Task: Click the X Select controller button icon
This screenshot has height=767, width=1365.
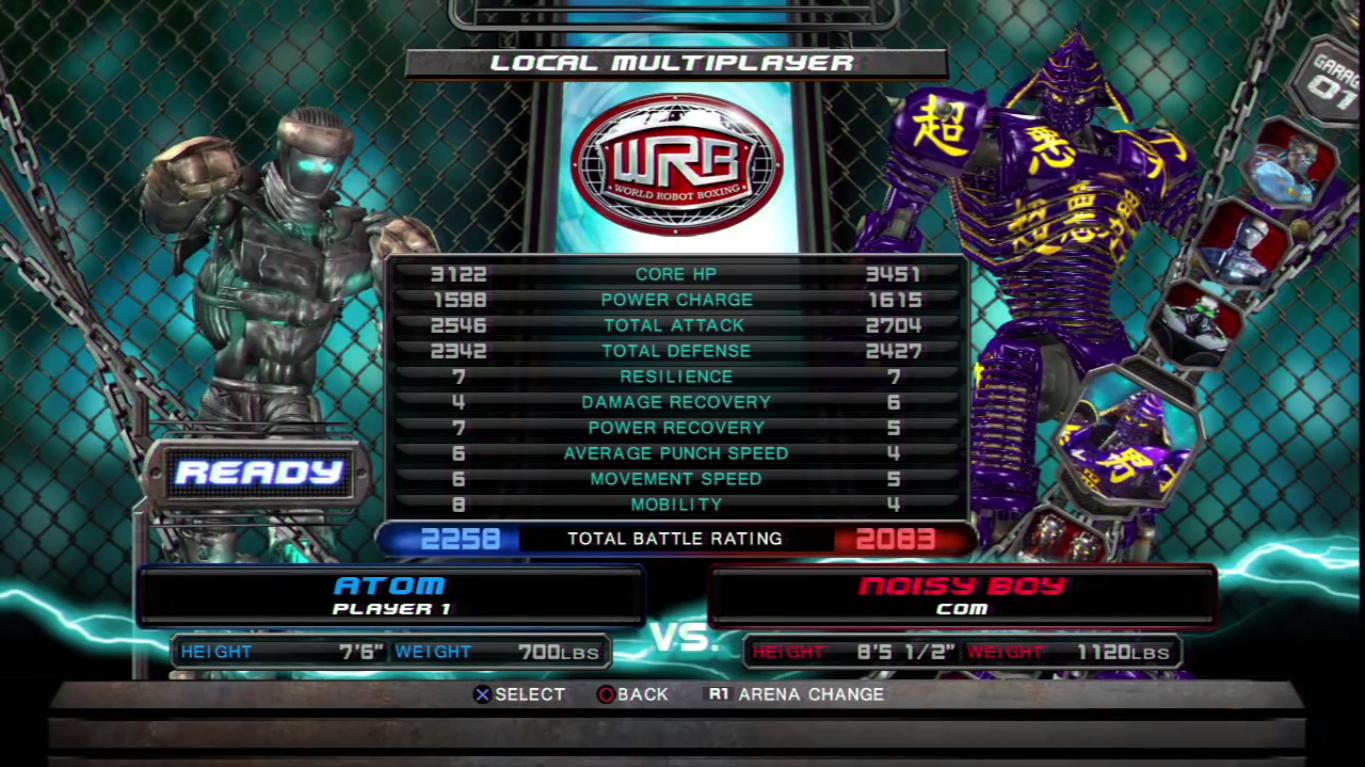Action: coord(483,694)
